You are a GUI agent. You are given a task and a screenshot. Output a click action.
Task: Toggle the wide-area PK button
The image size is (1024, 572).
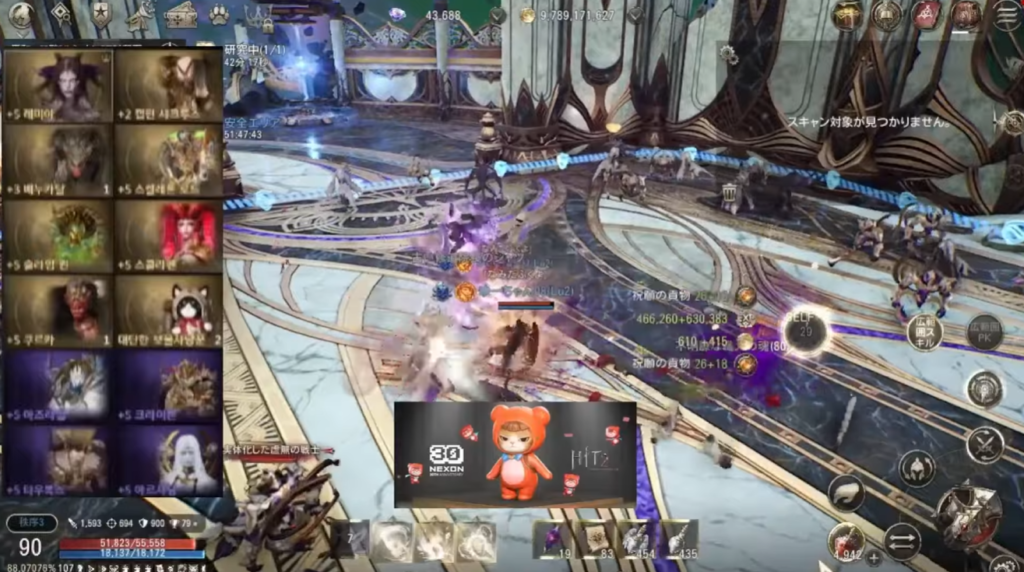pos(984,331)
